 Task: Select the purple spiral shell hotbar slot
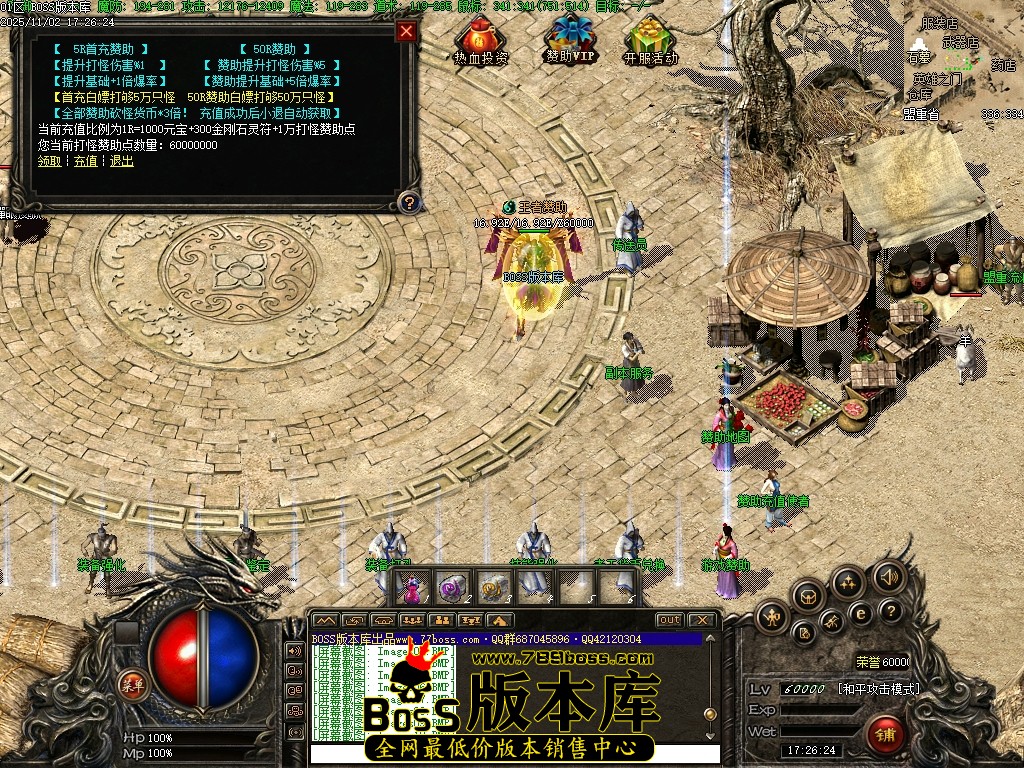(451, 587)
